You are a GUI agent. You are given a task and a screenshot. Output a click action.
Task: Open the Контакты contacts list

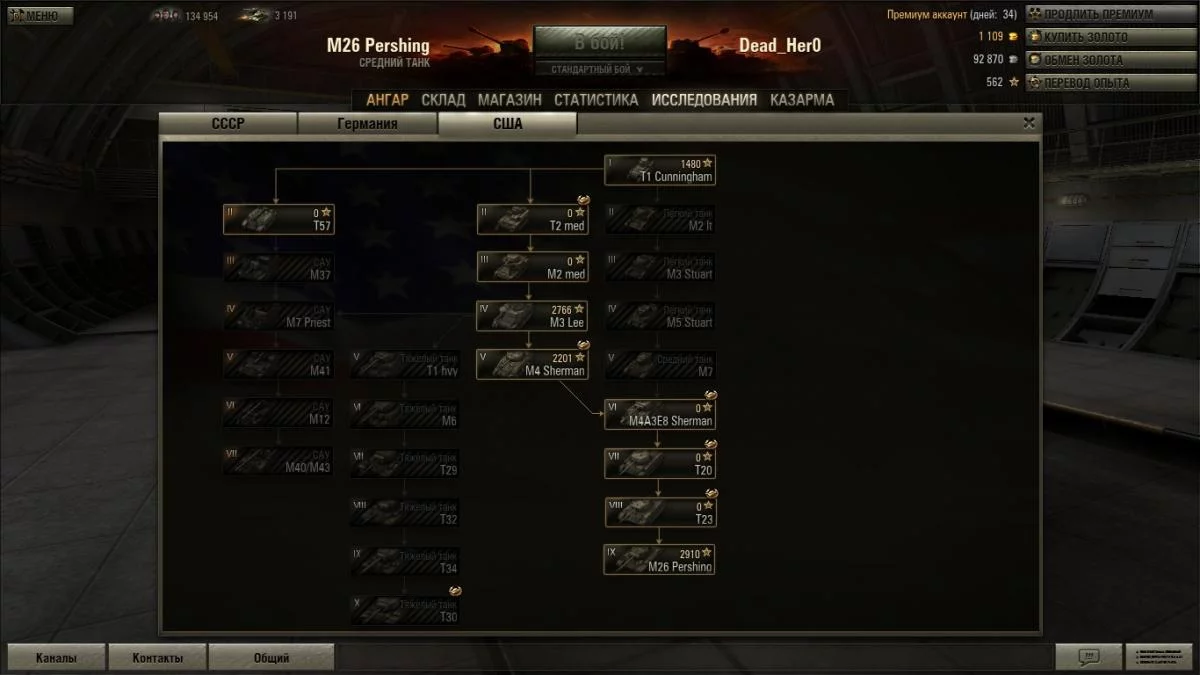coord(158,658)
